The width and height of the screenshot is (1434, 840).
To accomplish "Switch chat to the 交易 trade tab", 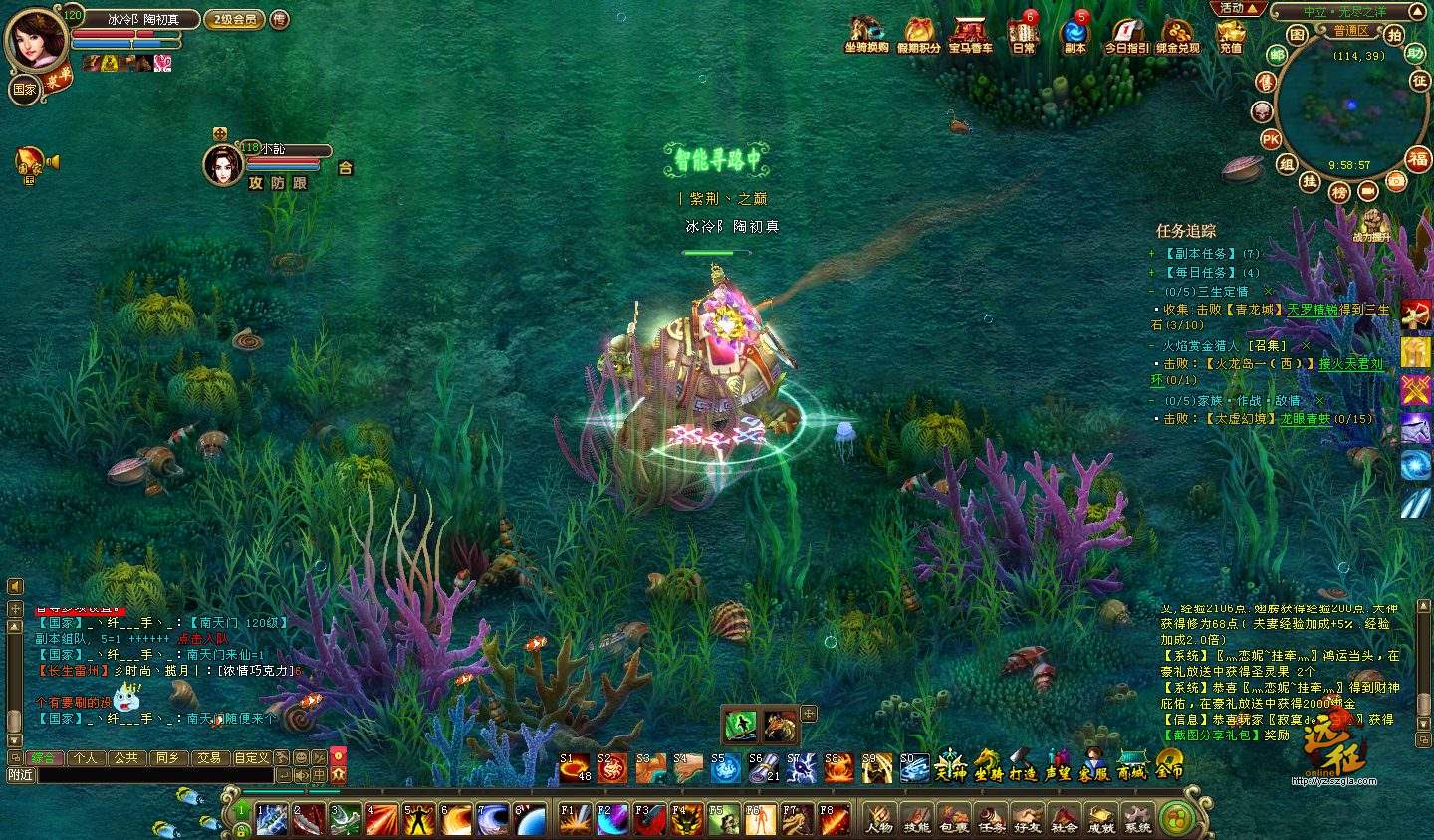I will (x=208, y=757).
